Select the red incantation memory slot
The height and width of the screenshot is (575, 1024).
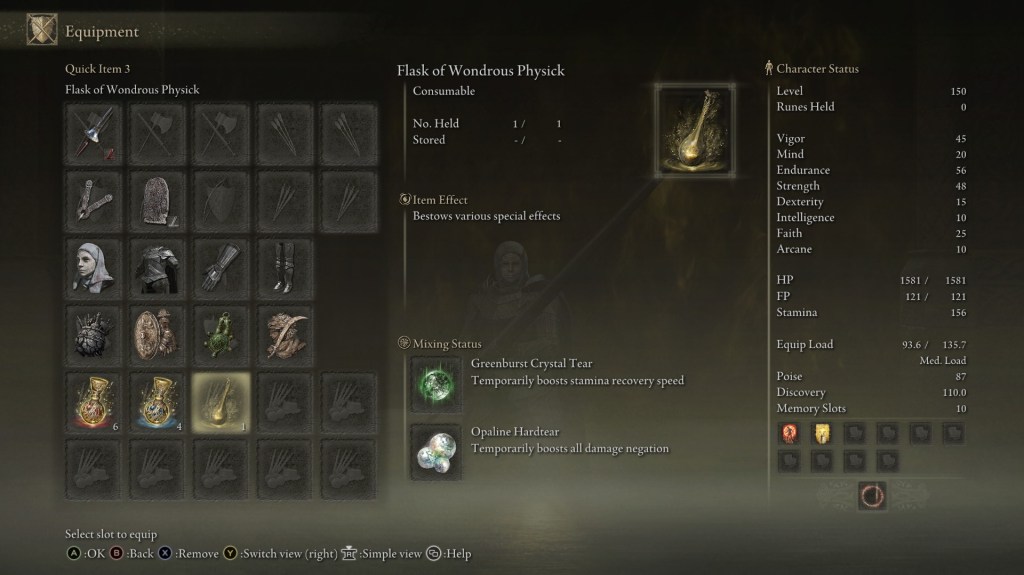coord(790,433)
